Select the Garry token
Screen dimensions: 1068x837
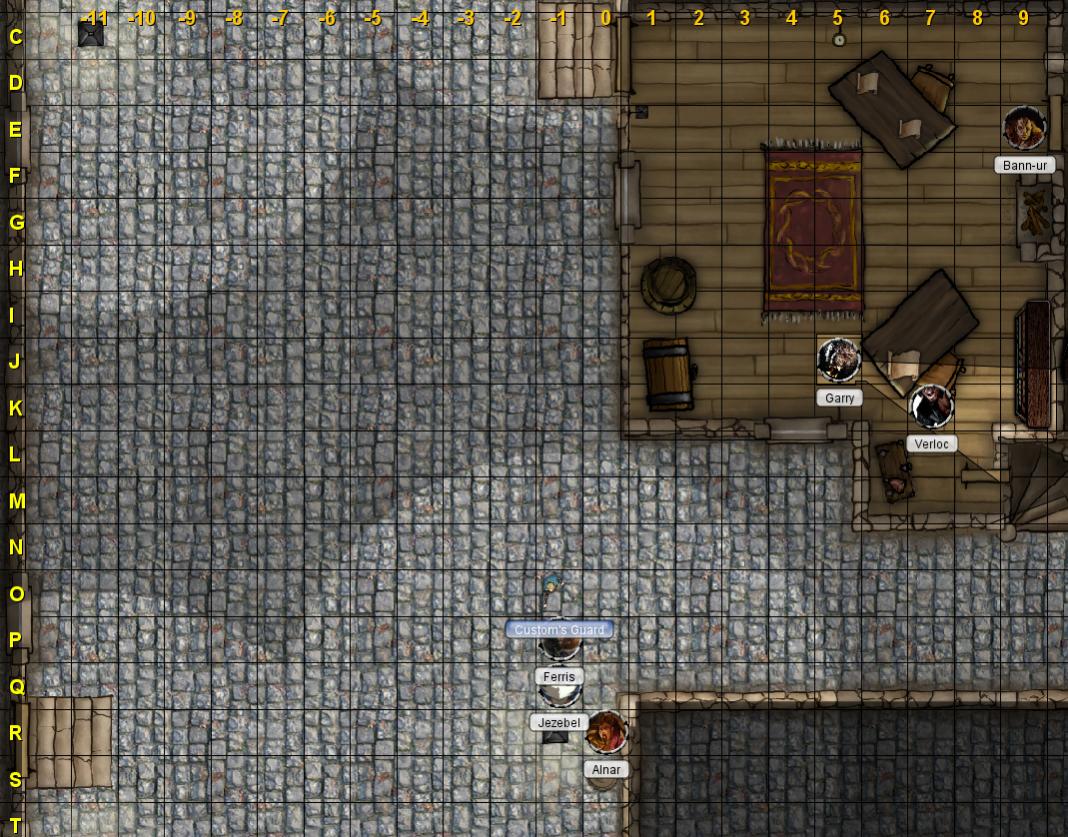[838, 360]
